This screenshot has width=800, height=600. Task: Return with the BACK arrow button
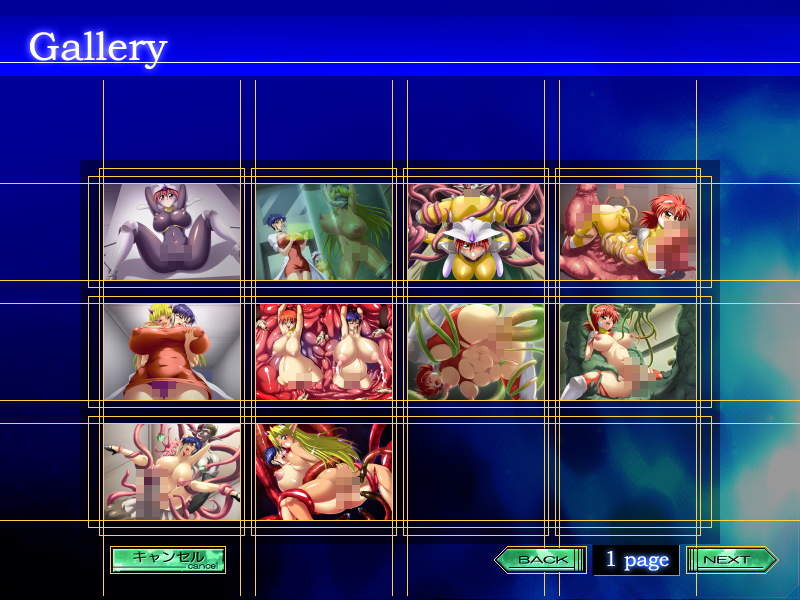coord(541,560)
